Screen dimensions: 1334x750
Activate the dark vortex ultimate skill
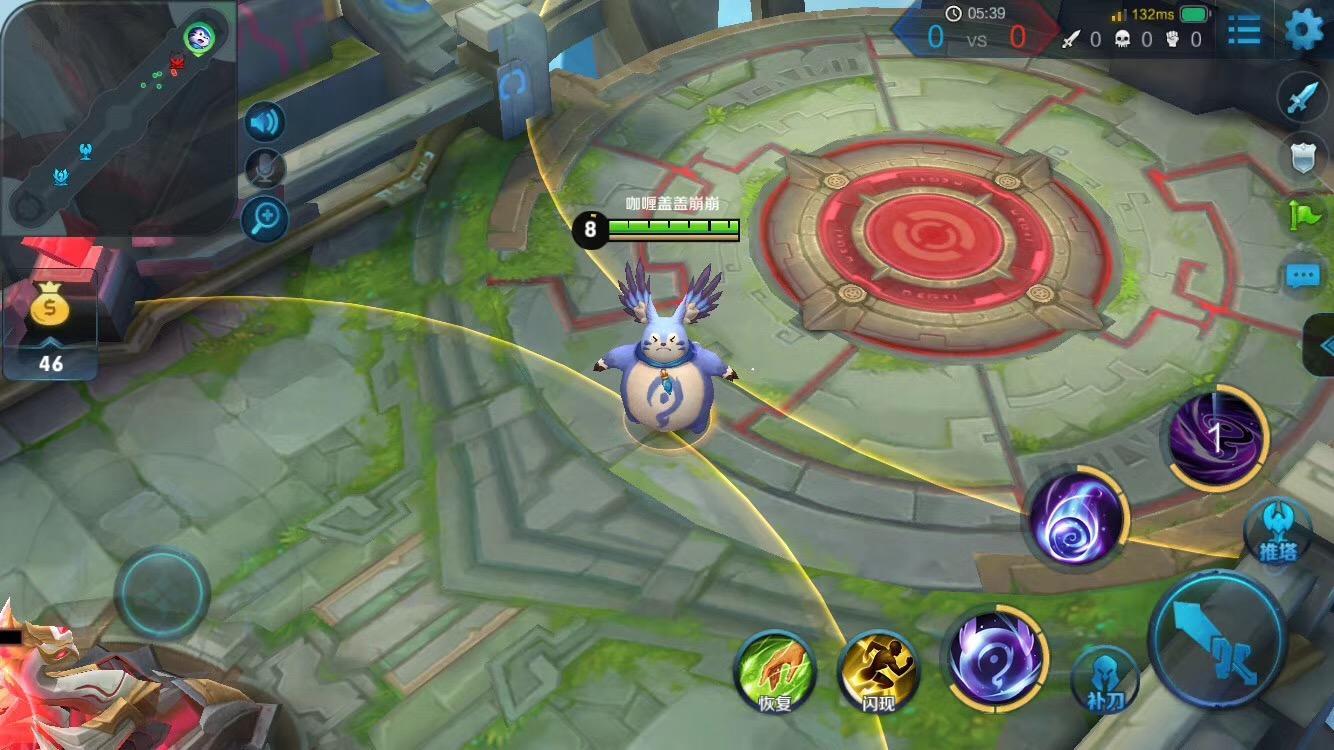click(1216, 438)
